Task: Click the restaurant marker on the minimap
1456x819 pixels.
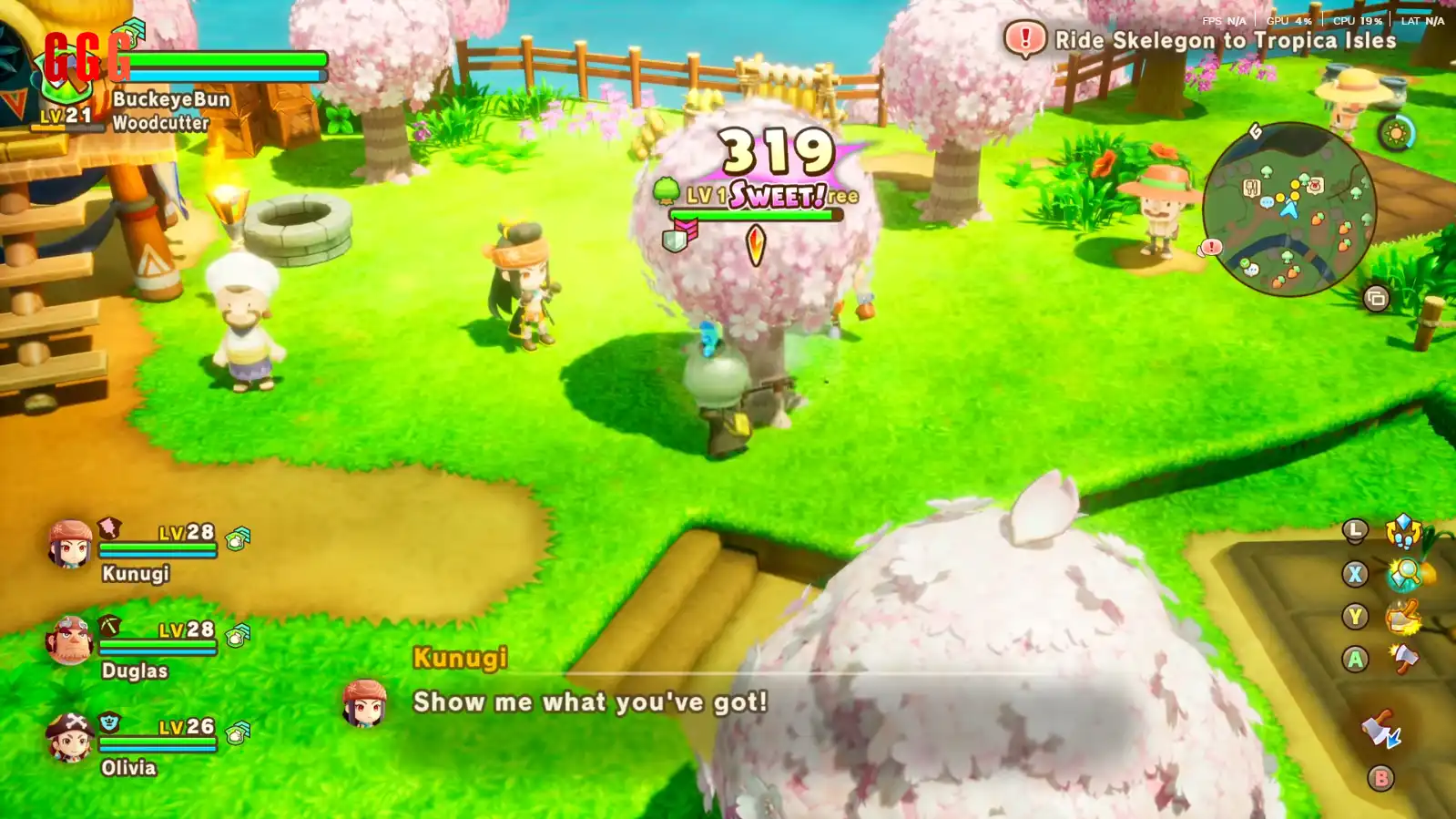Action: pyautogui.click(x=1251, y=188)
